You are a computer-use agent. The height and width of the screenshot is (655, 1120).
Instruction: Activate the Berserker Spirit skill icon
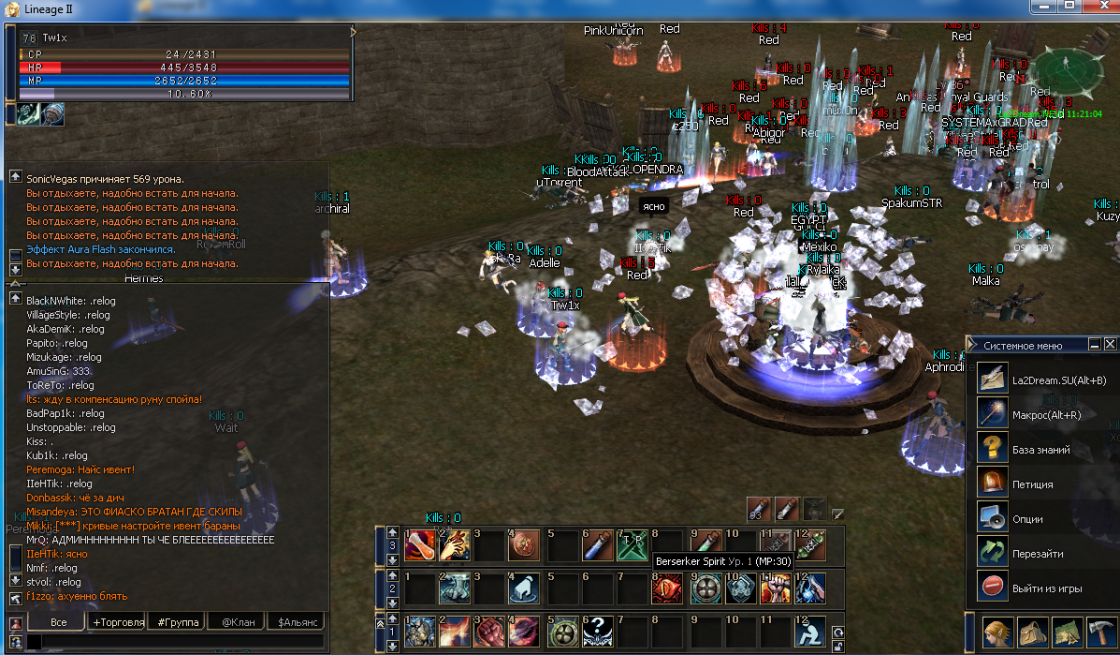(x=667, y=588)
